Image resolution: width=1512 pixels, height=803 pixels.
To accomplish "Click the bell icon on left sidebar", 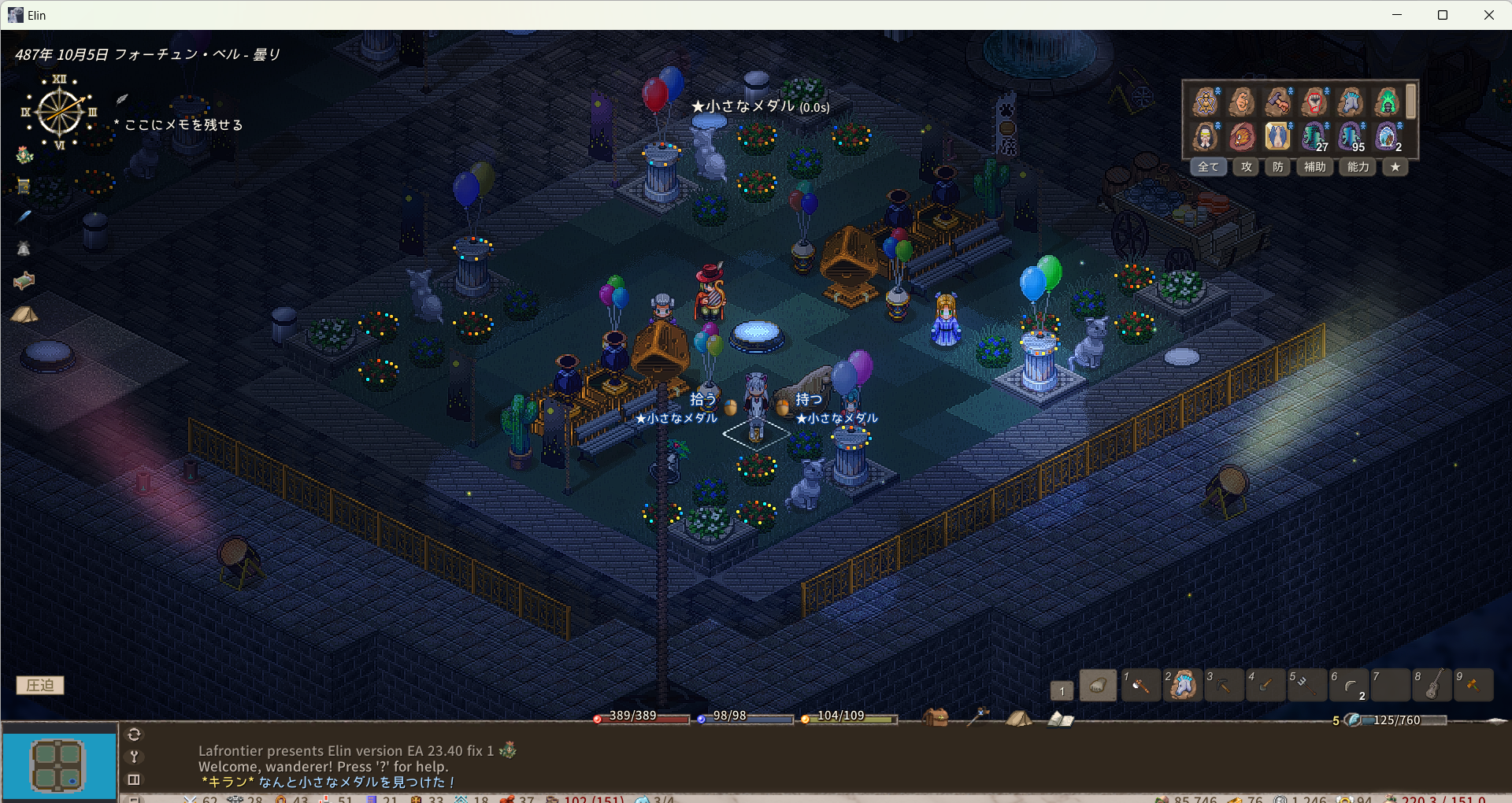I will tap(24, 249).
